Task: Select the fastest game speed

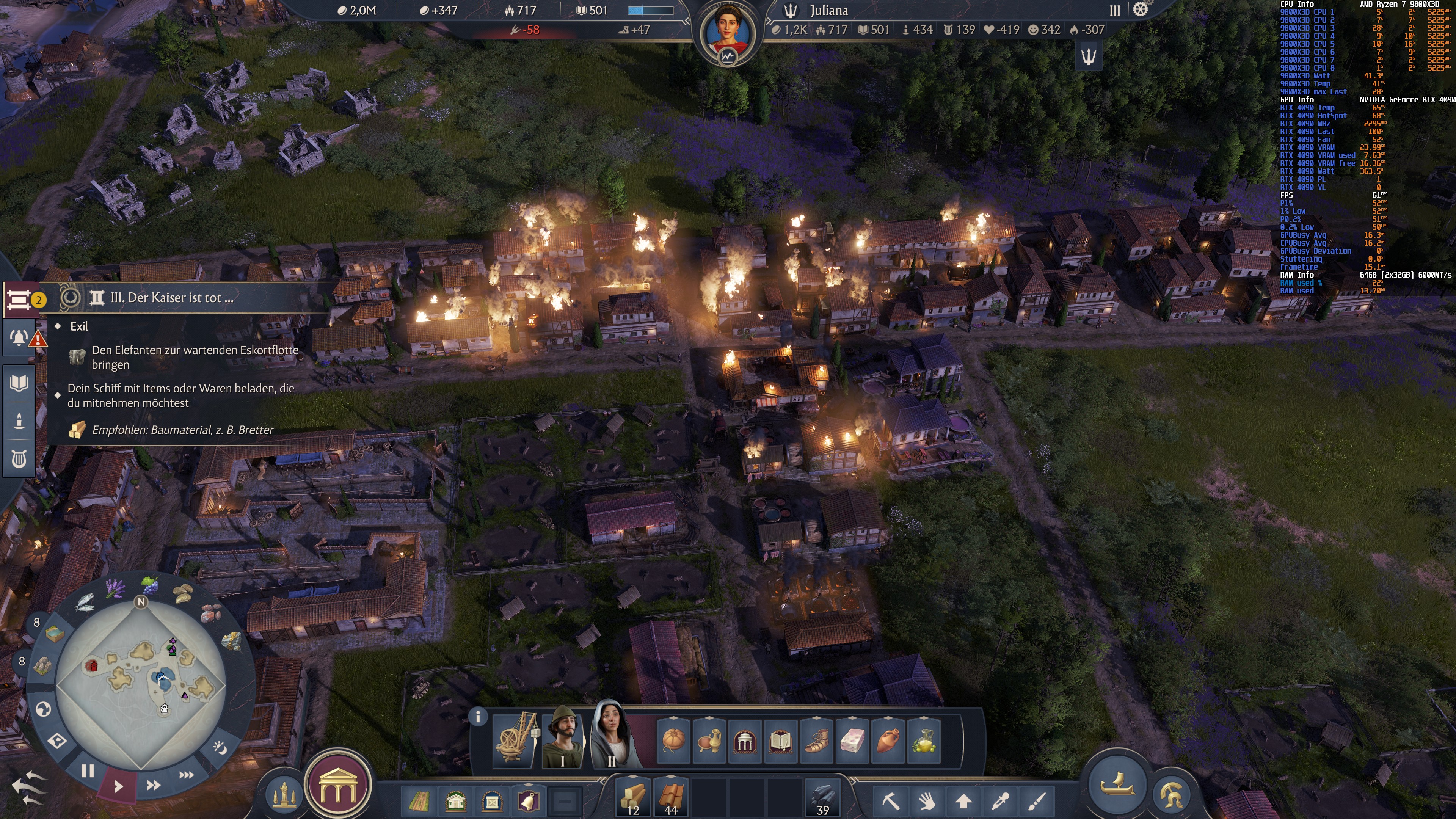Action: click(x=188, y=775)
